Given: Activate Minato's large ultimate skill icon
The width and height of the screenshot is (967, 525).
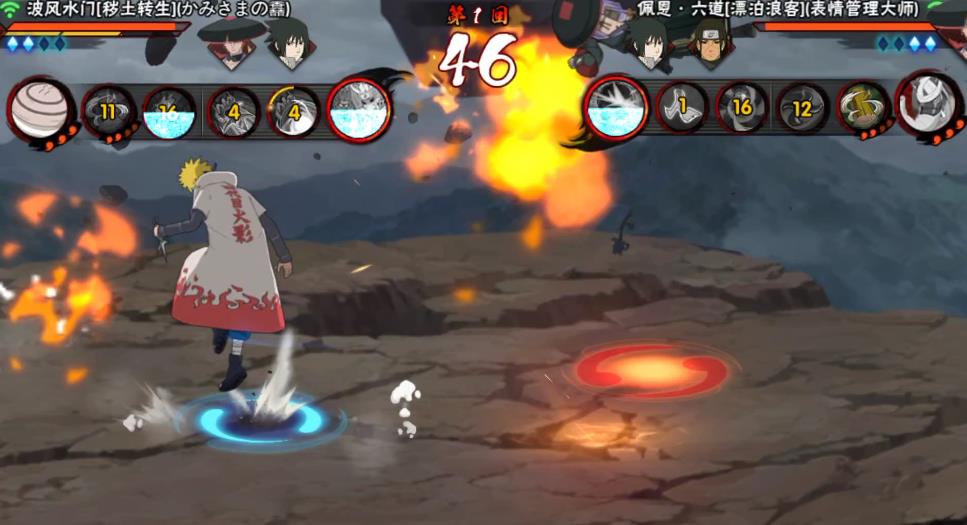Looking at the screenshot, I should (x=358, y=109).
